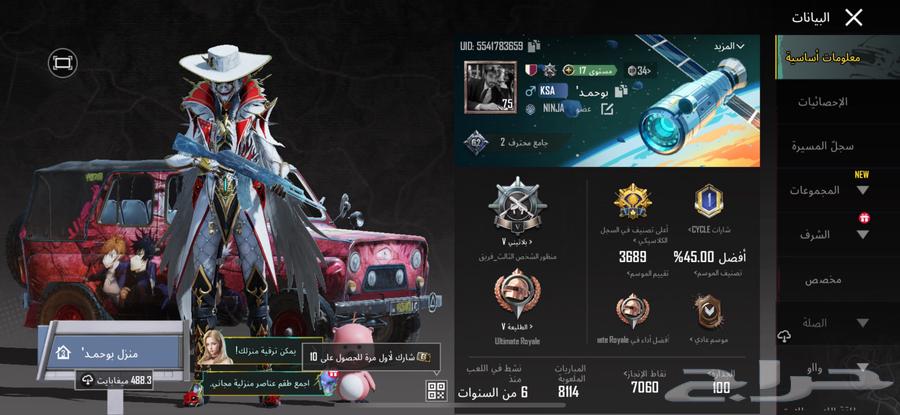Download the 488.3 MB home resources
900x415 pixels.
tap(118, 380)
